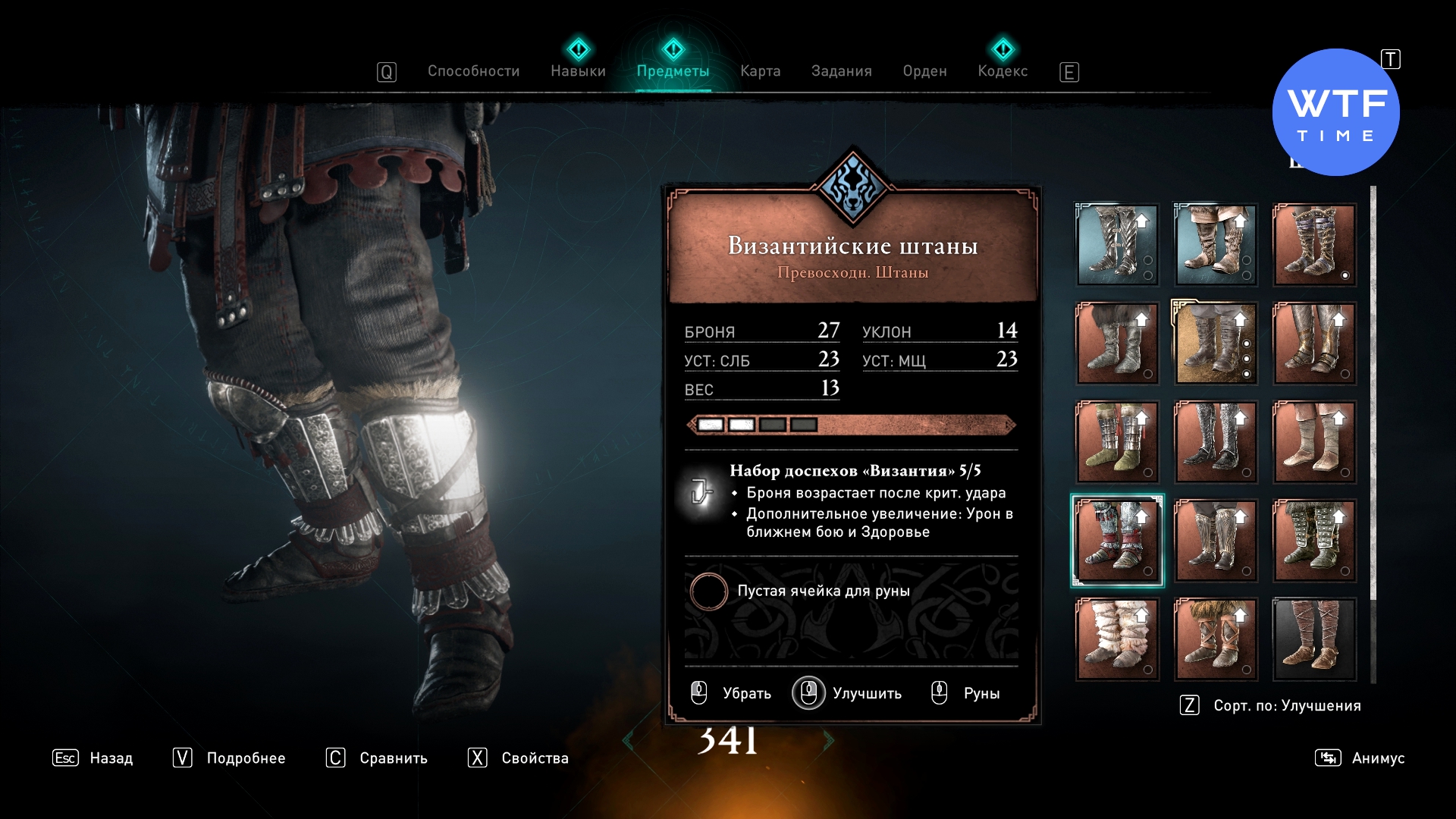Screen dimensions: 1456x819
Task: Open the Анимус menu
Action: click(x=1360, y=758)
